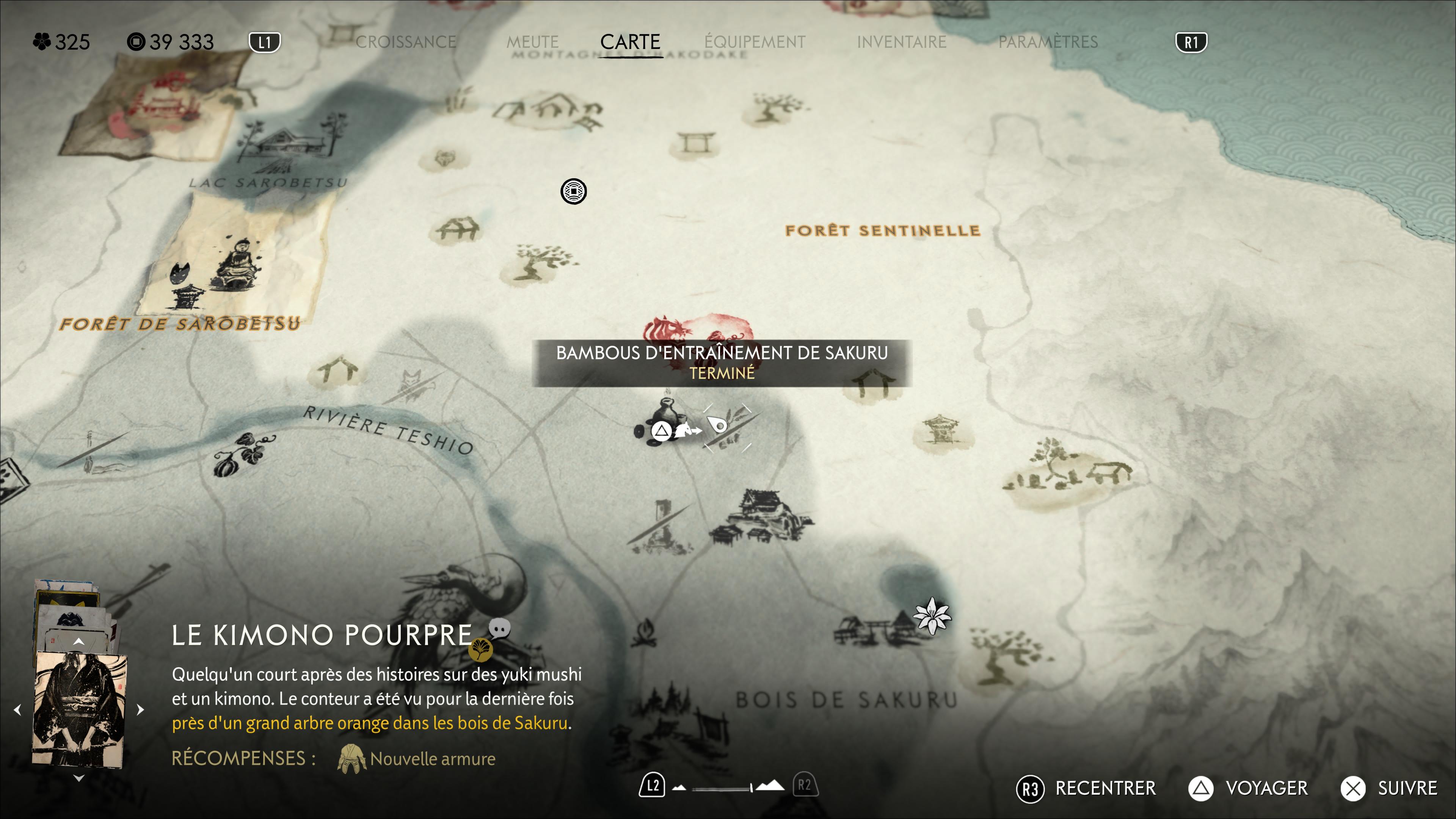This screenshot has height=819, width=1456.
Task: Select the Carte tab
Action: coord(630,42)
